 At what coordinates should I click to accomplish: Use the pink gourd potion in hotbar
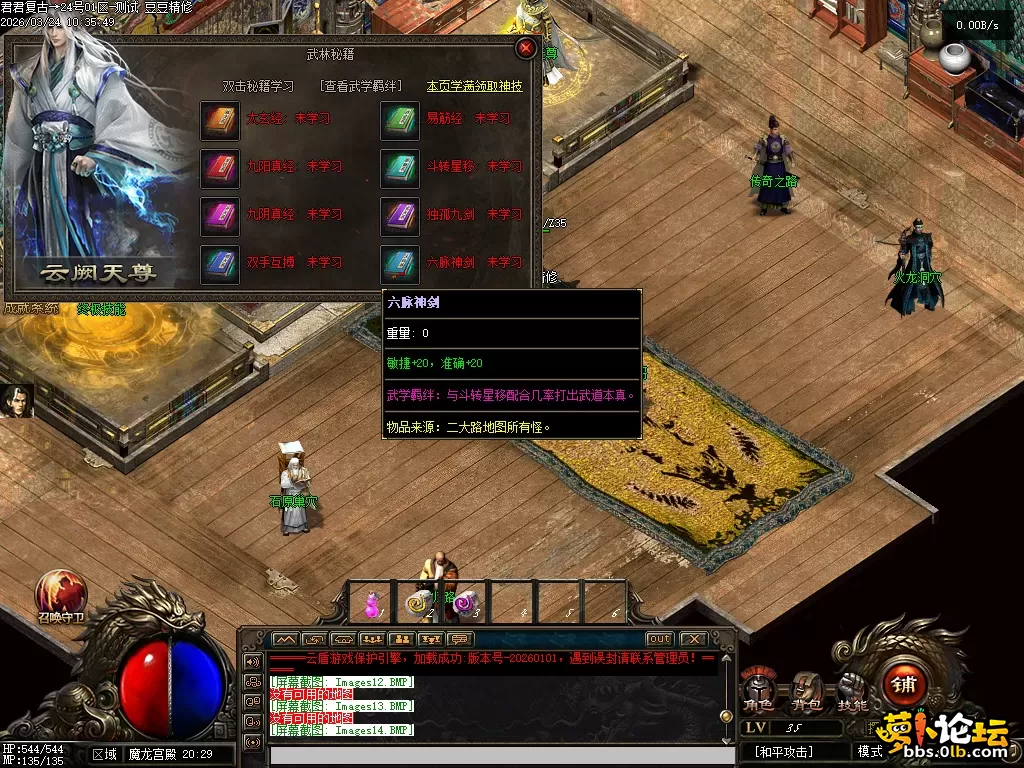coord(372,603)
